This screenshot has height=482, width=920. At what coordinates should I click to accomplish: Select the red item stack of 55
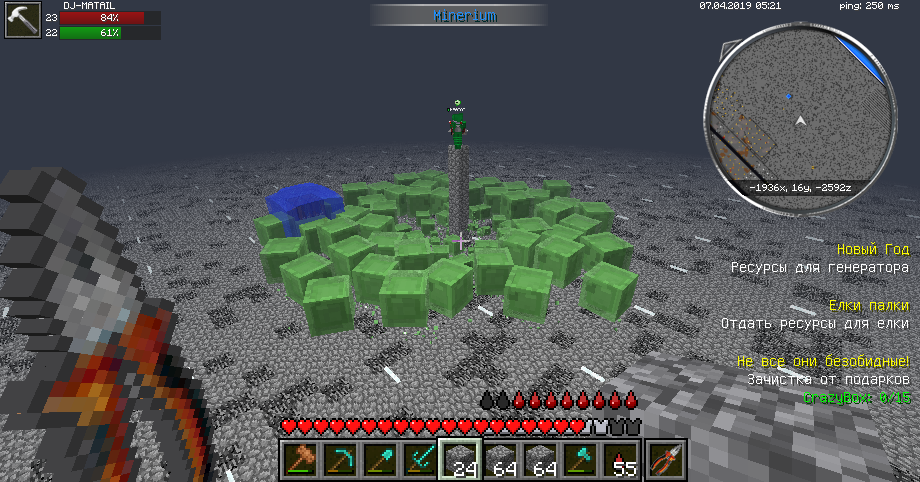[622, 459]
